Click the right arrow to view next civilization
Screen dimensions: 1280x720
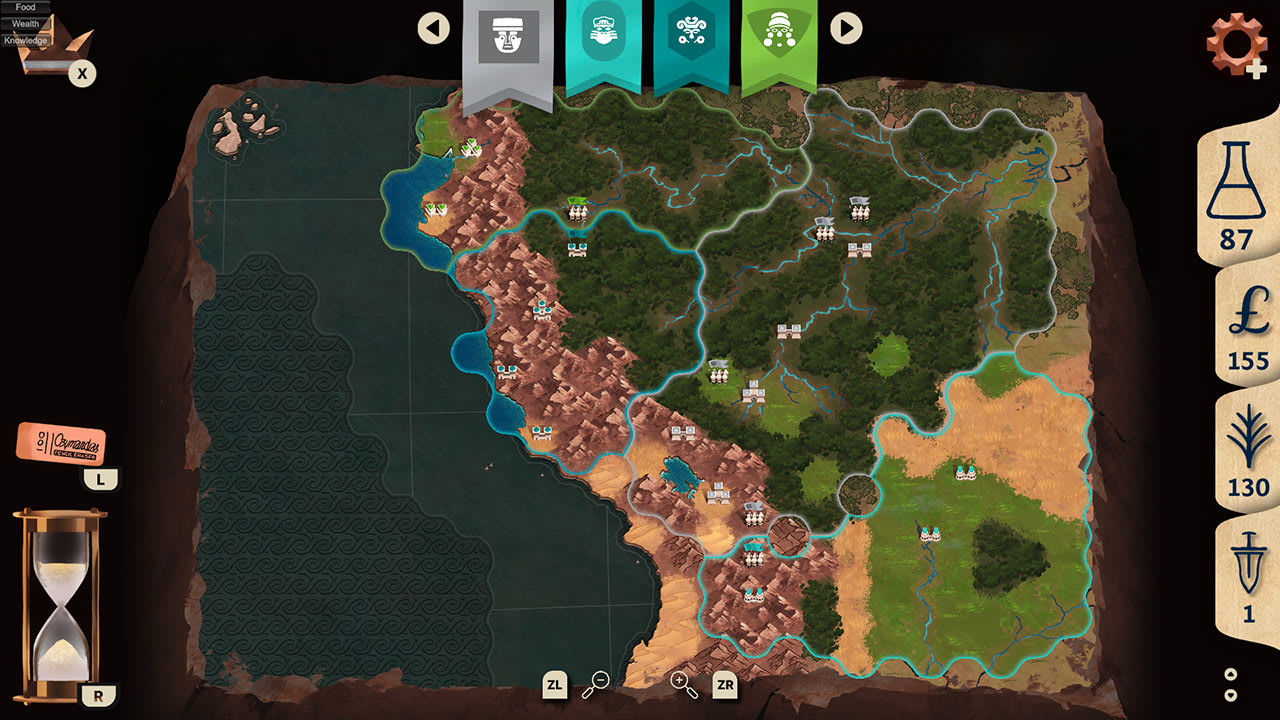click(x=845, y=28)
